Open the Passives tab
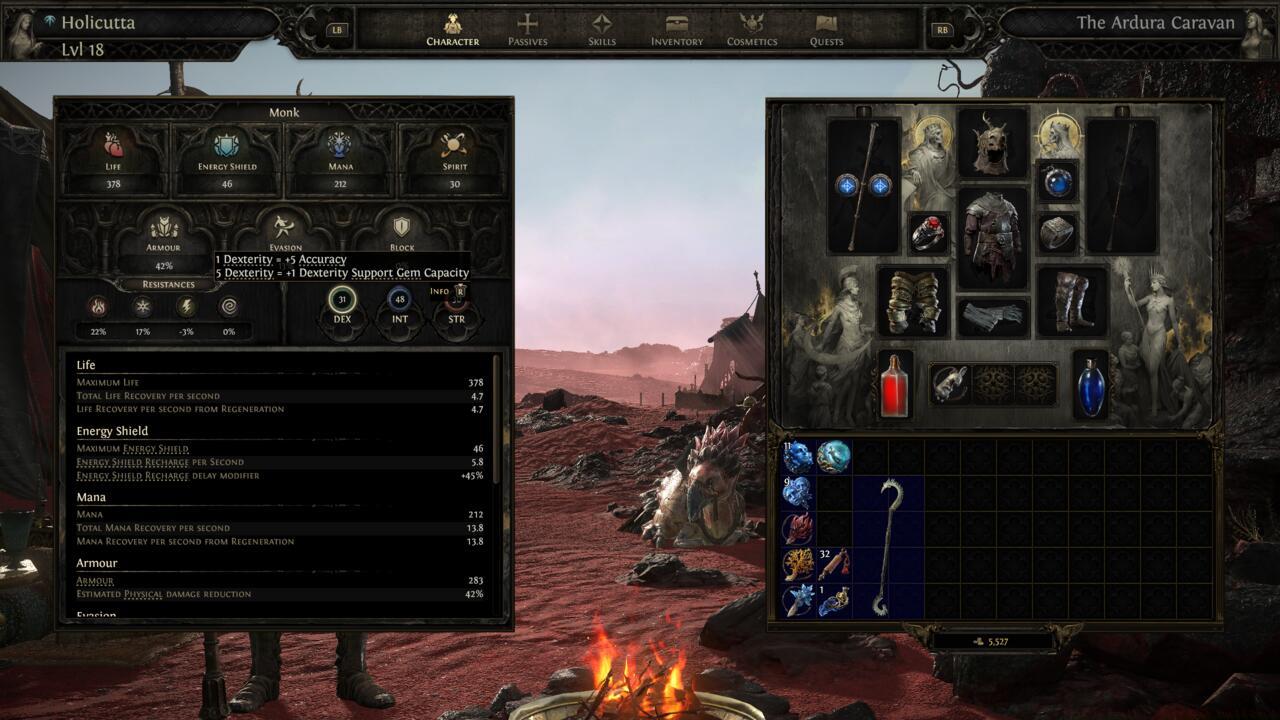Screen dimensions: 1280x720 pos(527,30)
